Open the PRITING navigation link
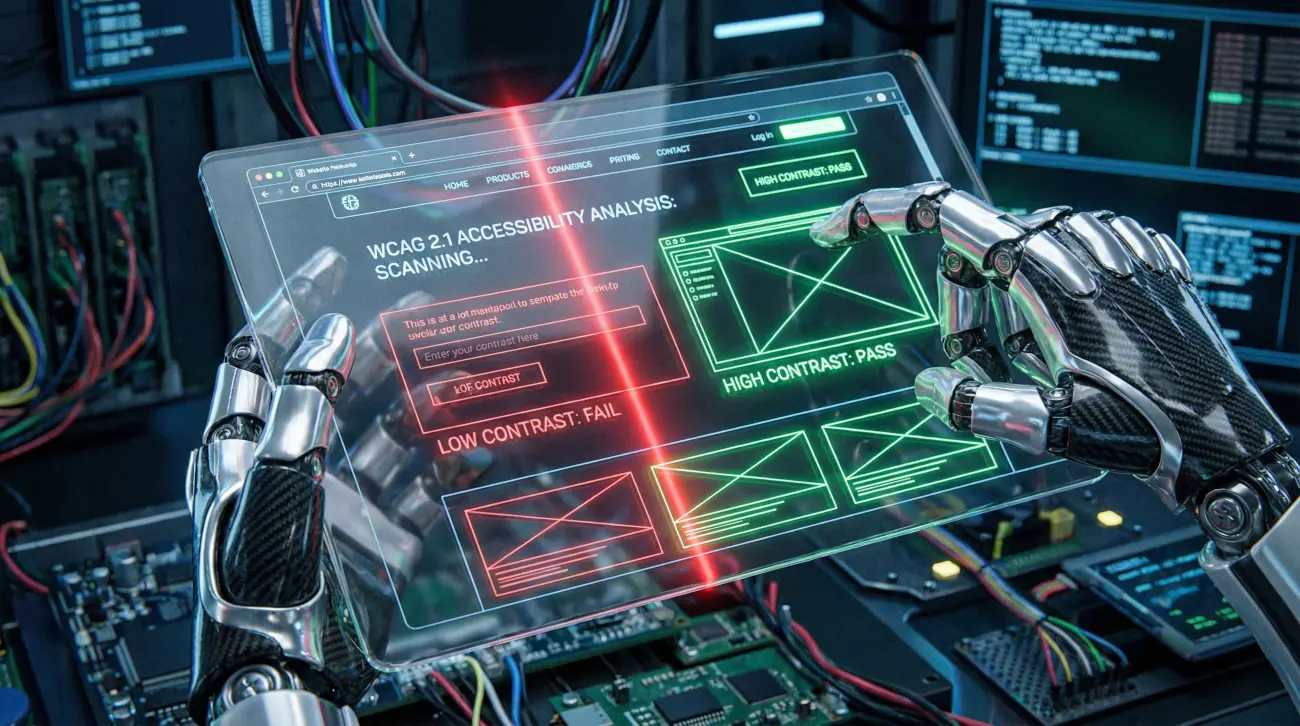 [624, 158]
